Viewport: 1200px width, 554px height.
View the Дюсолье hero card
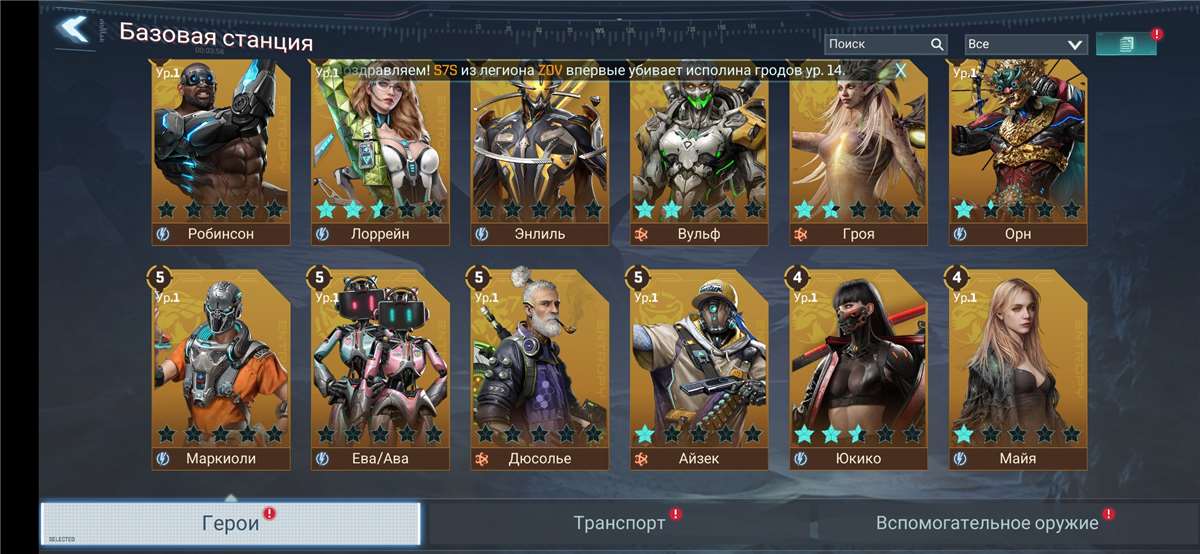pos(540,370)
